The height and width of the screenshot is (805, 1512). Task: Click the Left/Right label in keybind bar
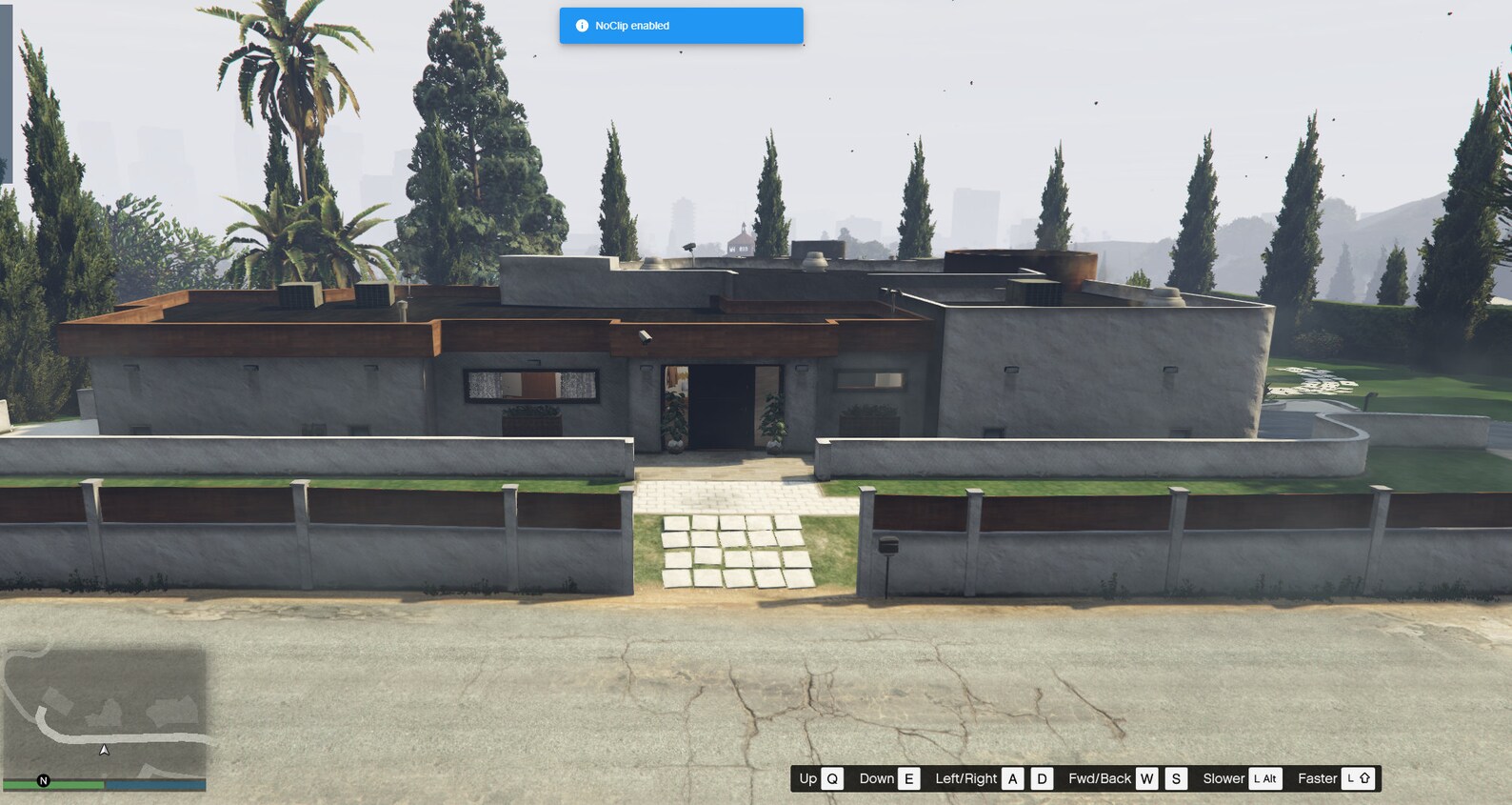[965, 778]
